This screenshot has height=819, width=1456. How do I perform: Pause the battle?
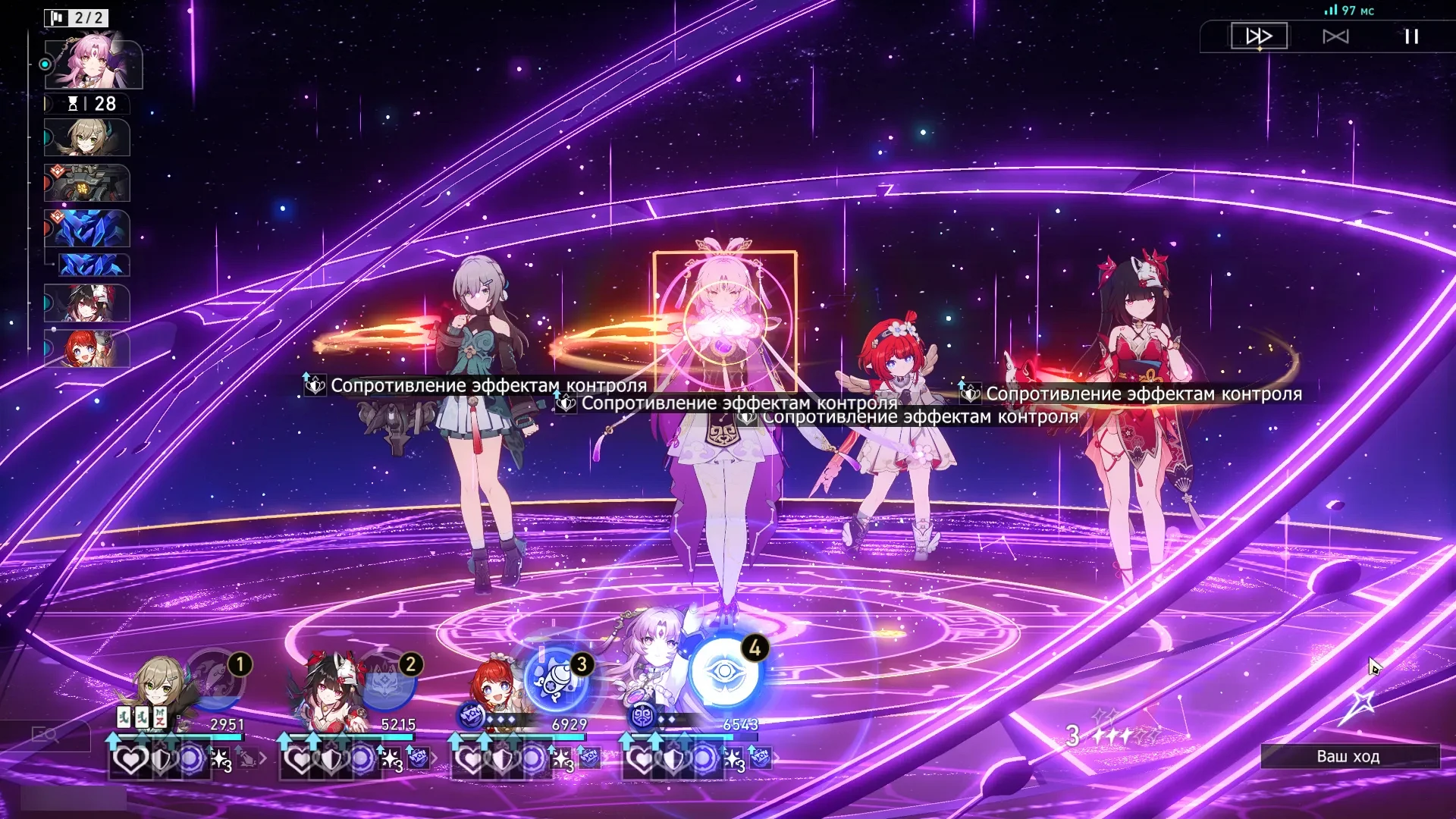click(1411, 36)
